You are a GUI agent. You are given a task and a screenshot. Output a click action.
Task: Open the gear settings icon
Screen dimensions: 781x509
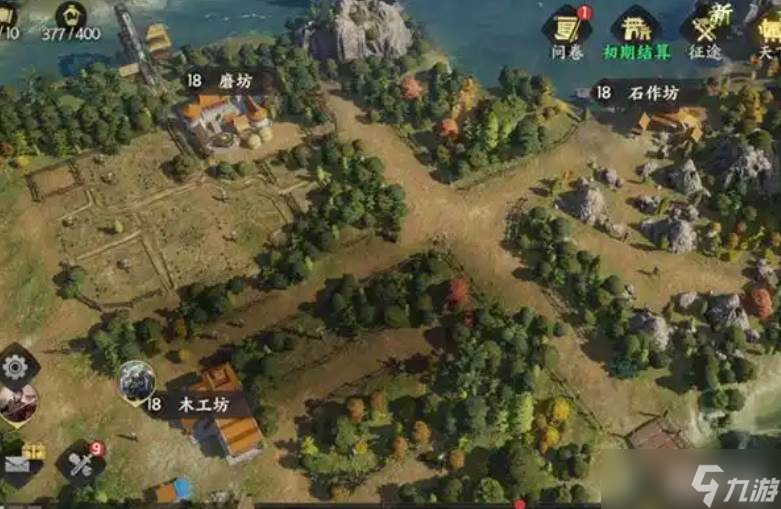[15, 367]
